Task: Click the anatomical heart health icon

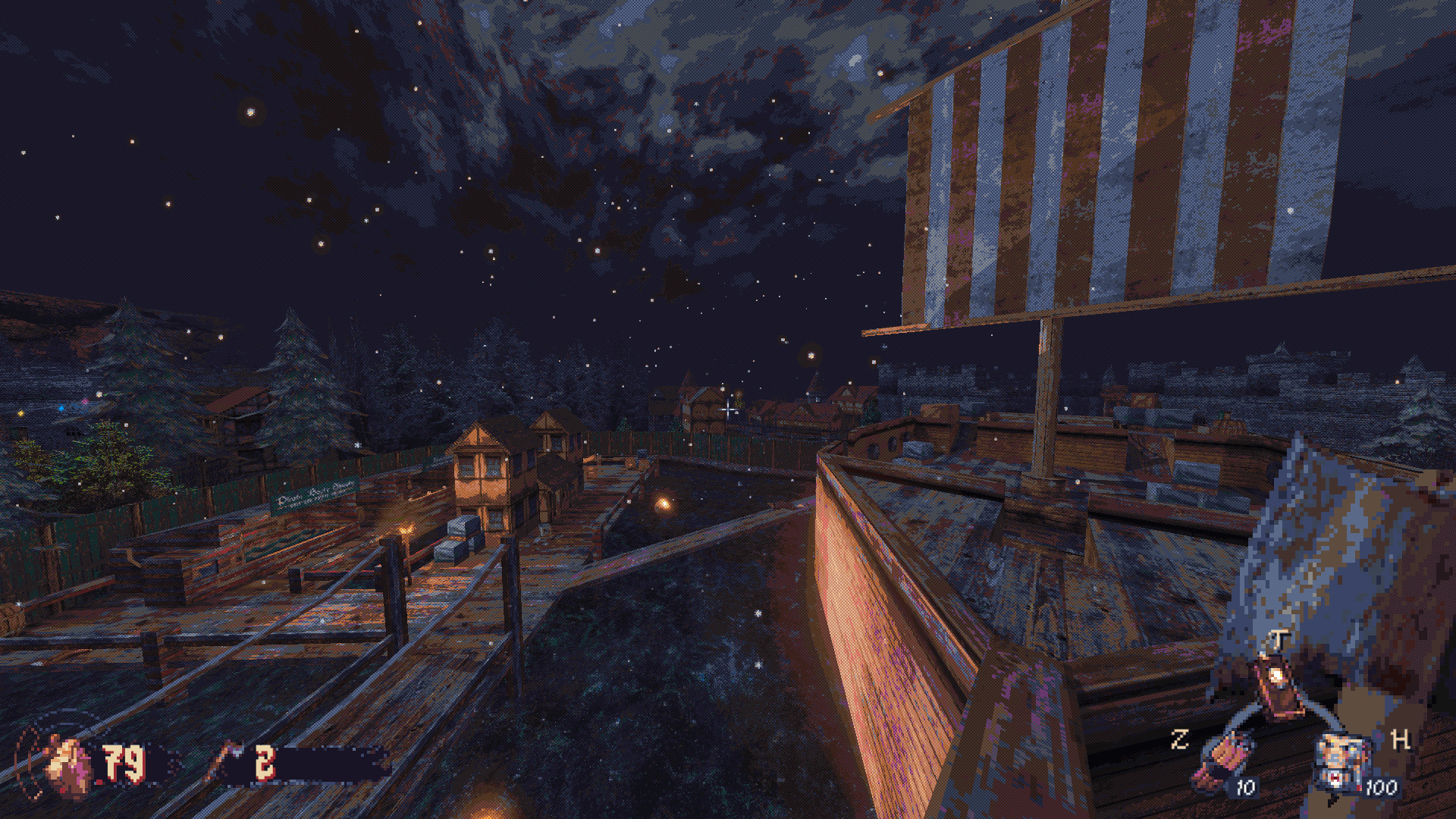Action: [x=68, y=766]
